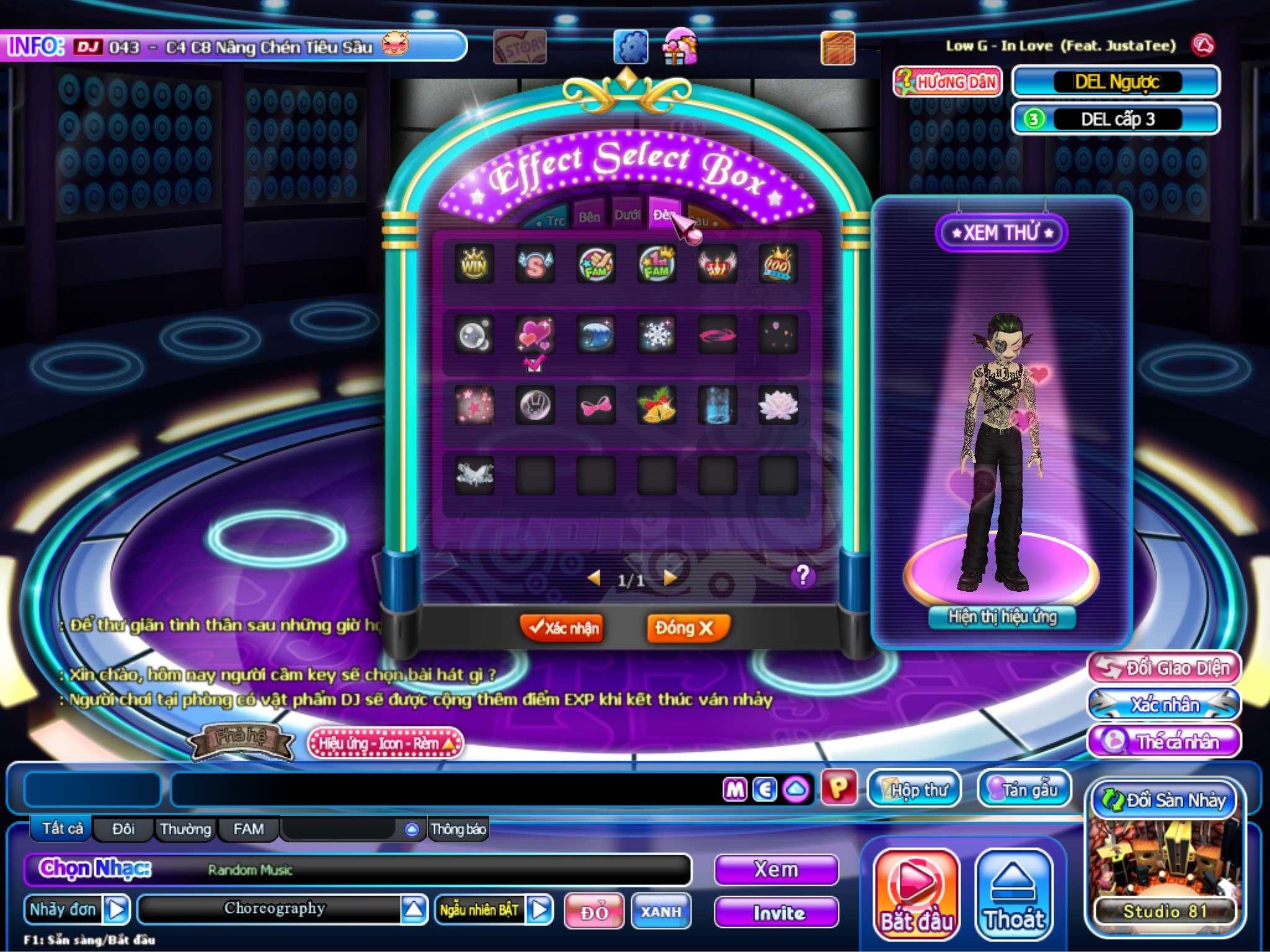Switch to the Dưới effect tab

point(627,216)
